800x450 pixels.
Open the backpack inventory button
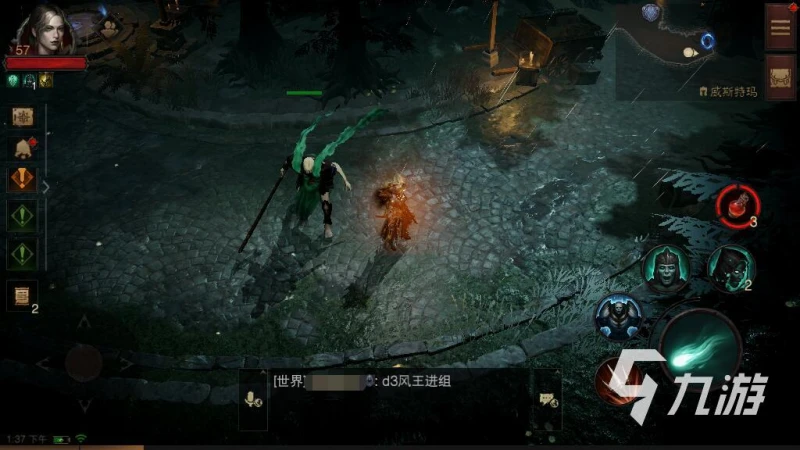point(780,76)
